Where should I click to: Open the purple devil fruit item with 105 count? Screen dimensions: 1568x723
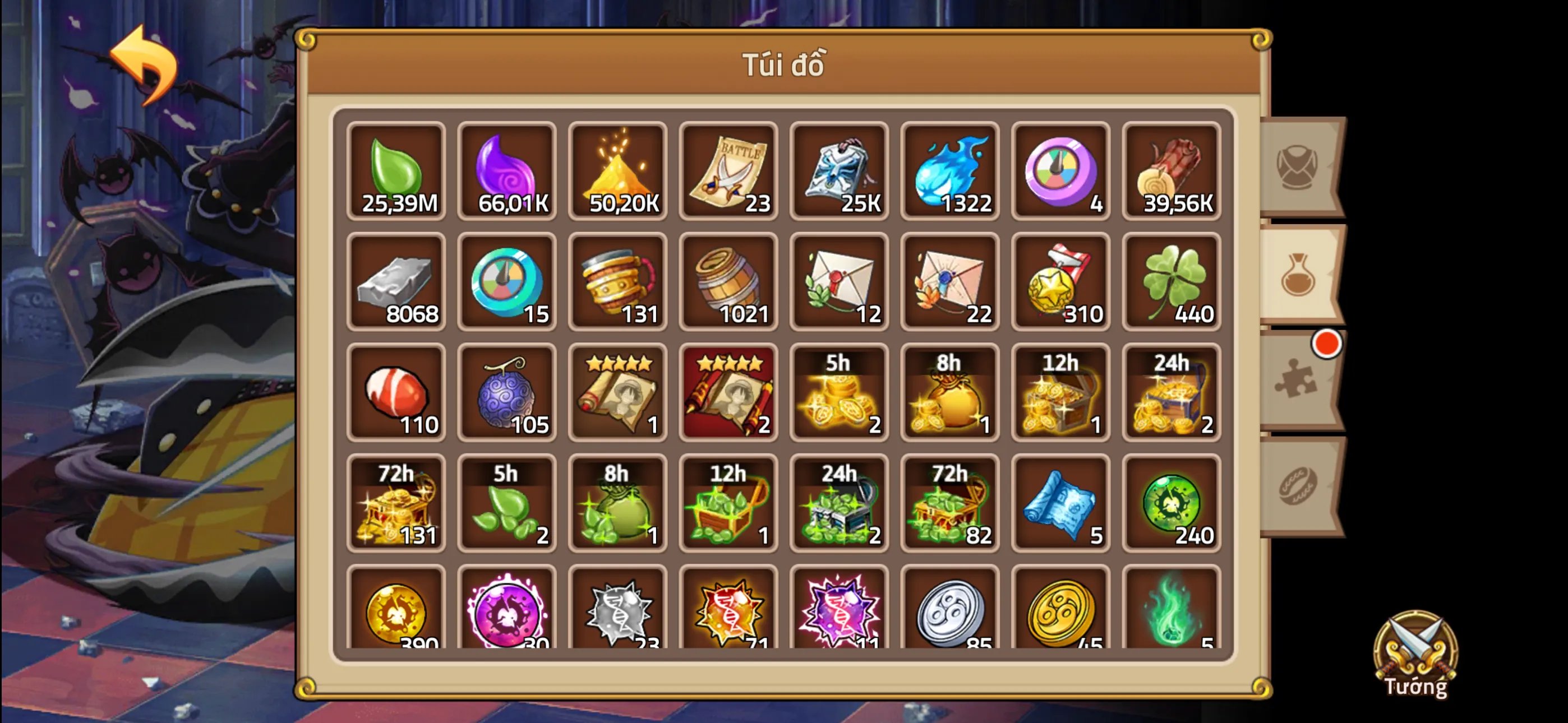[x=507, y=394]
